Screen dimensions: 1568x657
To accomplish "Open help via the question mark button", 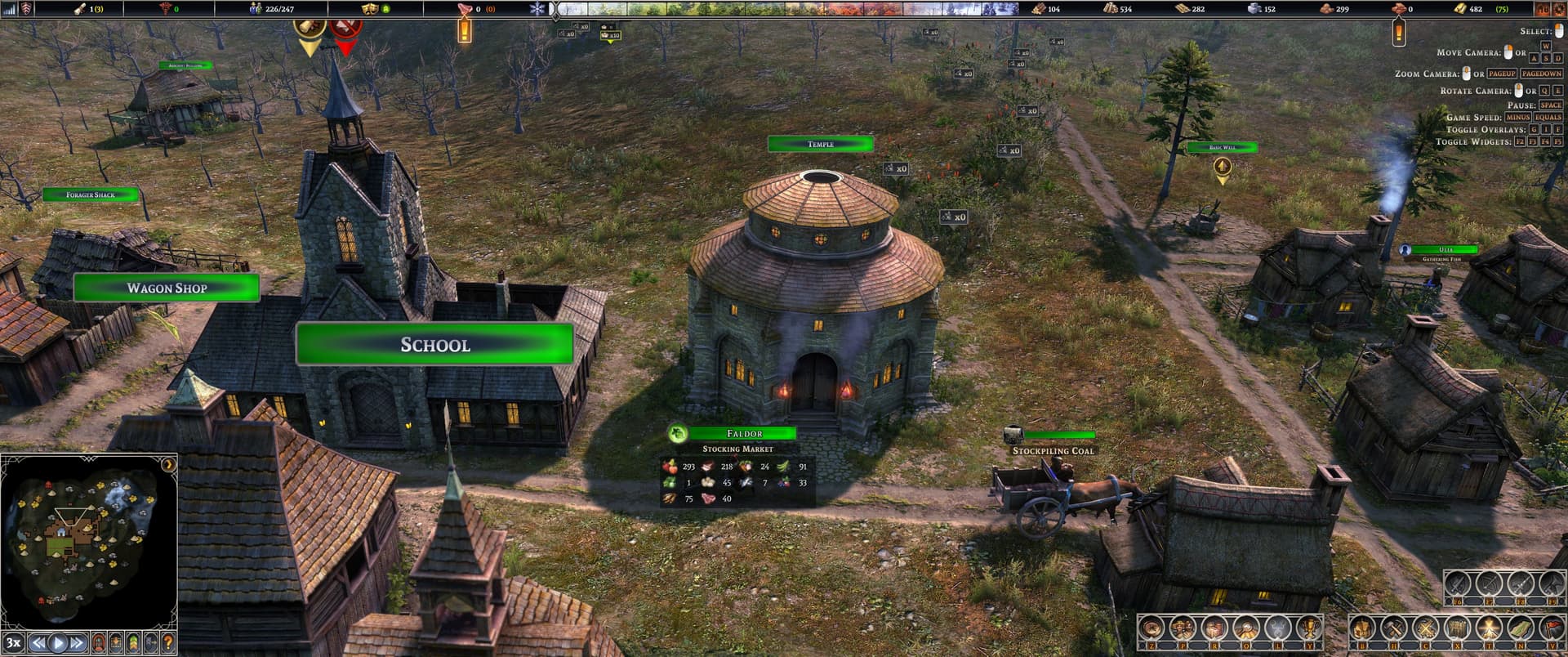I will click(x=168, y=642).
